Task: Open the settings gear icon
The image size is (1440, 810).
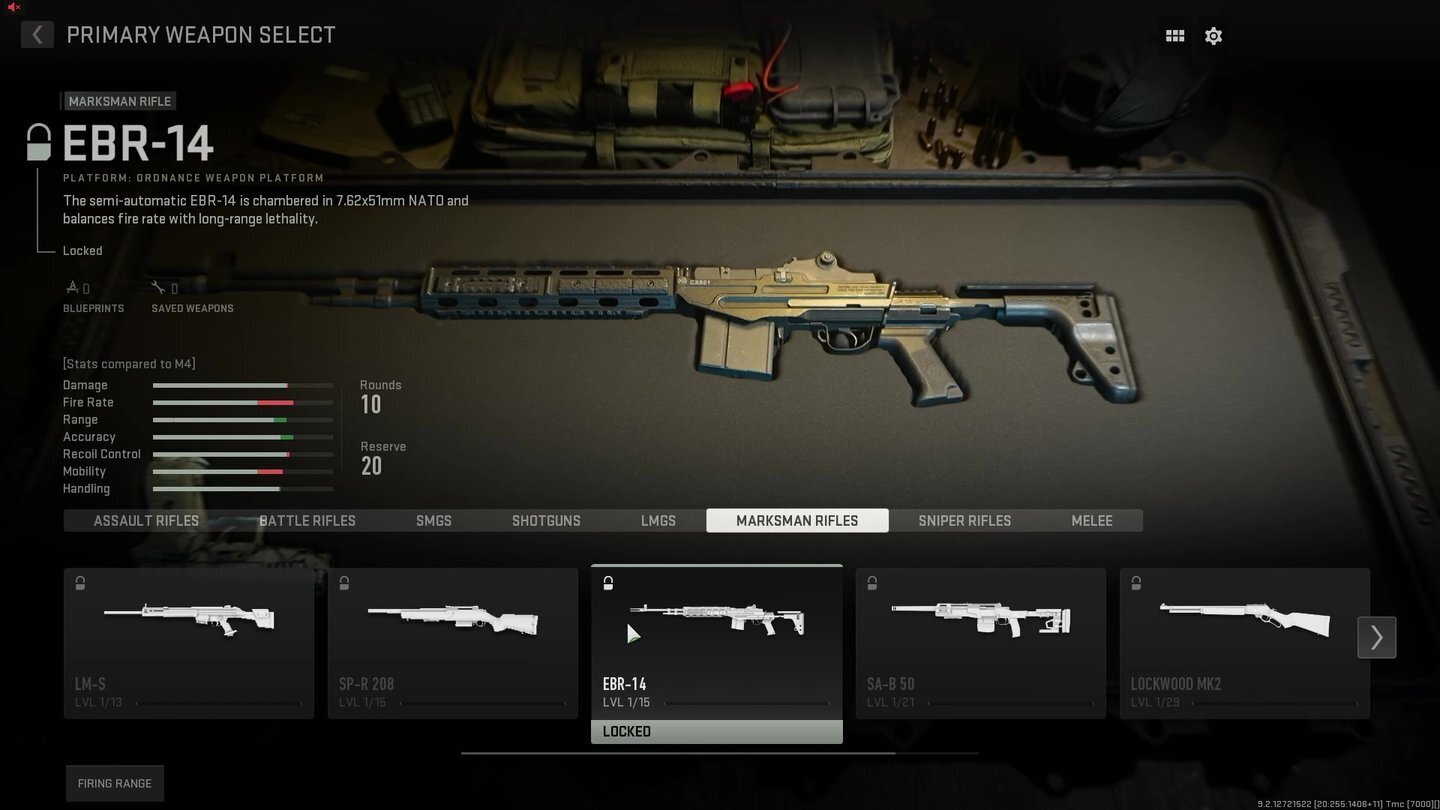Action: click(x=1213, y=35)
